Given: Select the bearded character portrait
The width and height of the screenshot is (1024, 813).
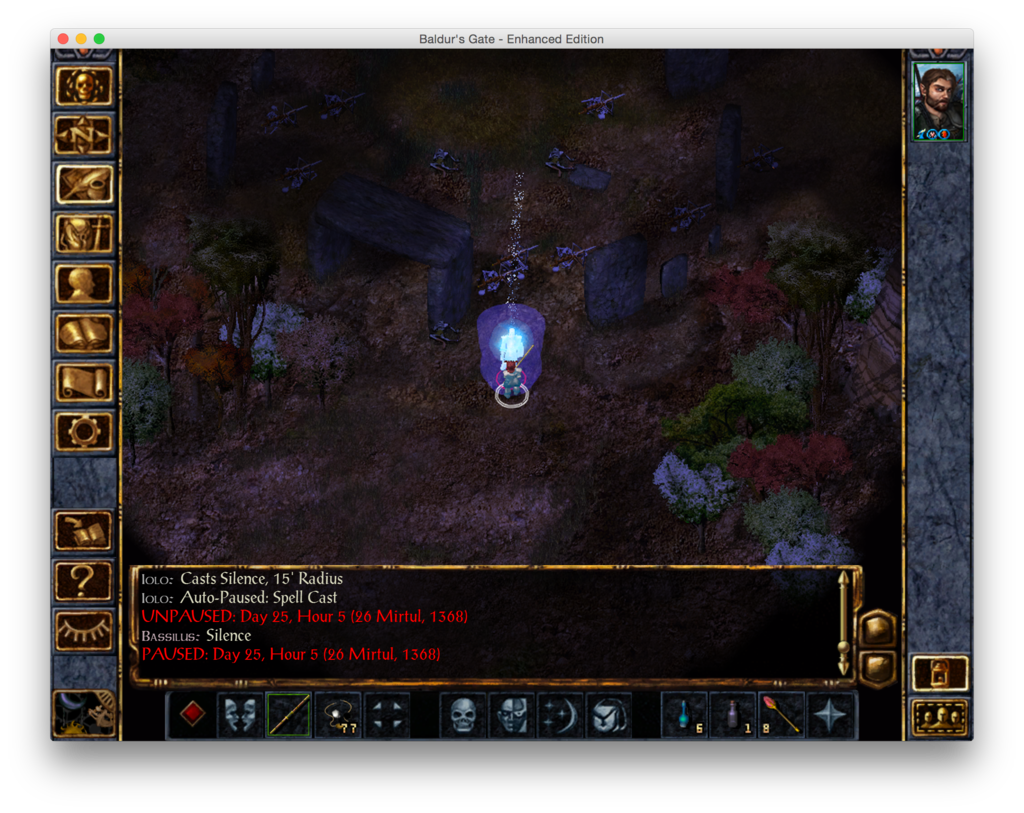Looking at the screenshot, I should pyautogui.click(x=939, y=101).
